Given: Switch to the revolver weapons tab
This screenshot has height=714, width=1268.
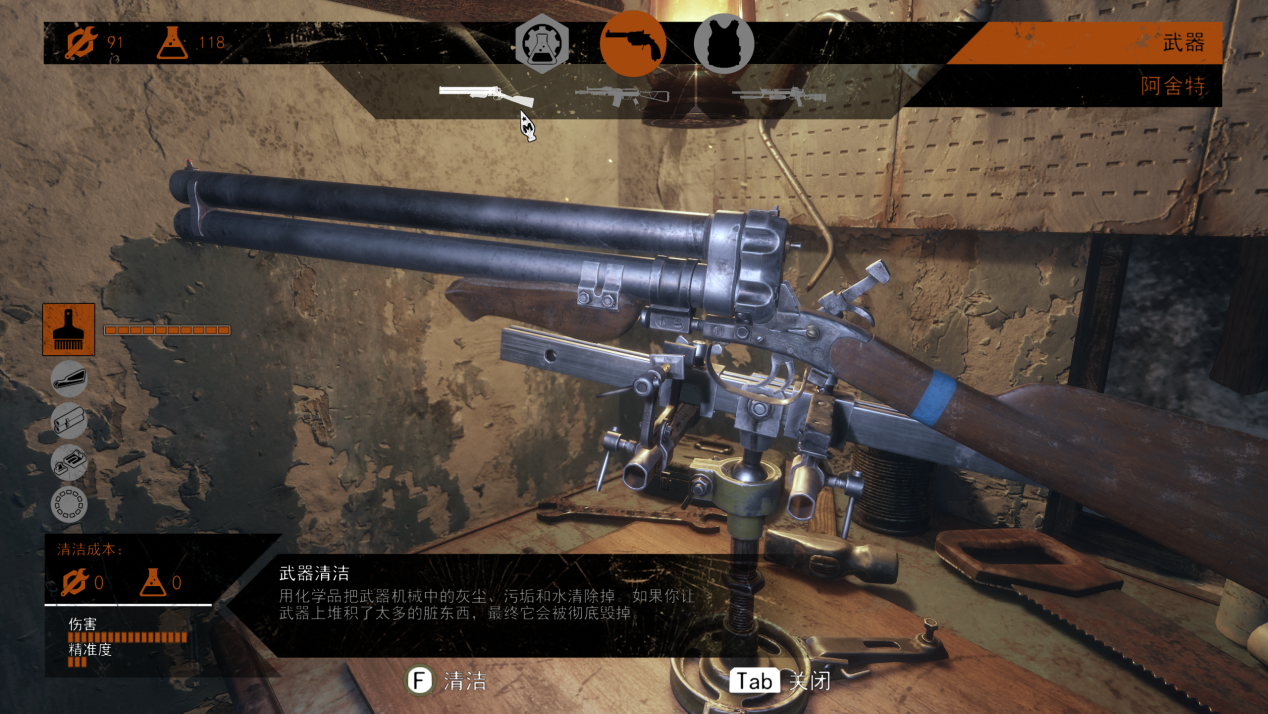Looking at the screenshot, I should click(x=632, y=44).
